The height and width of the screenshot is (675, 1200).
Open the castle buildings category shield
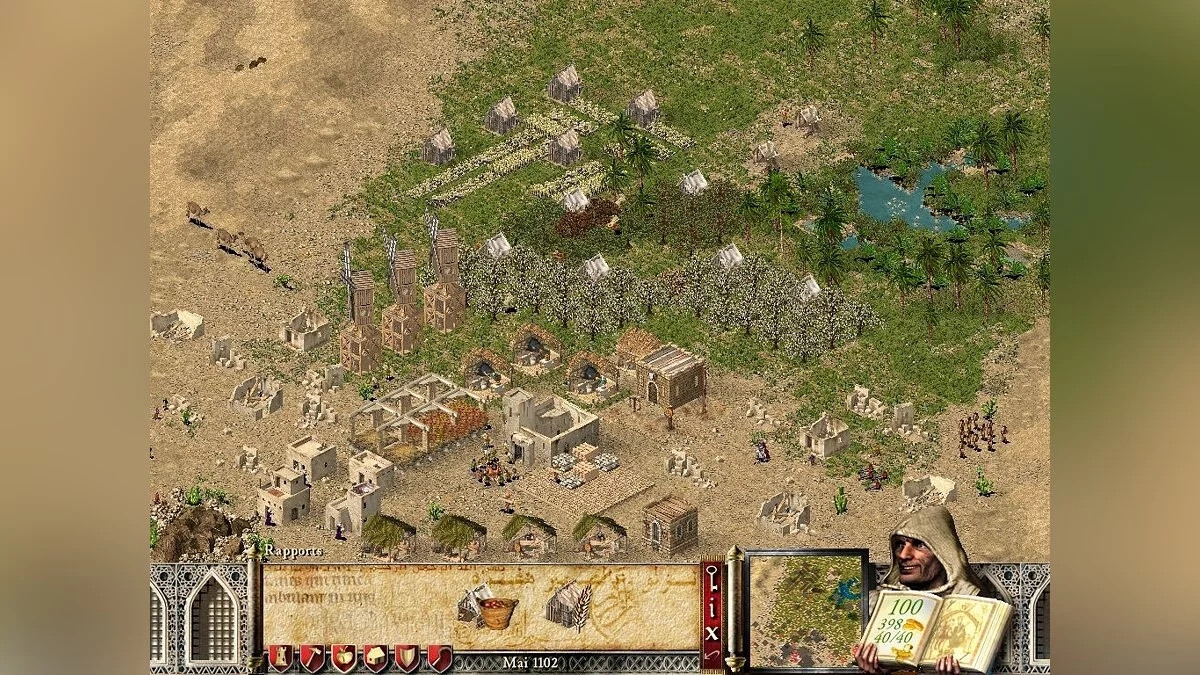pyautogui.click(x=279, y=658)
